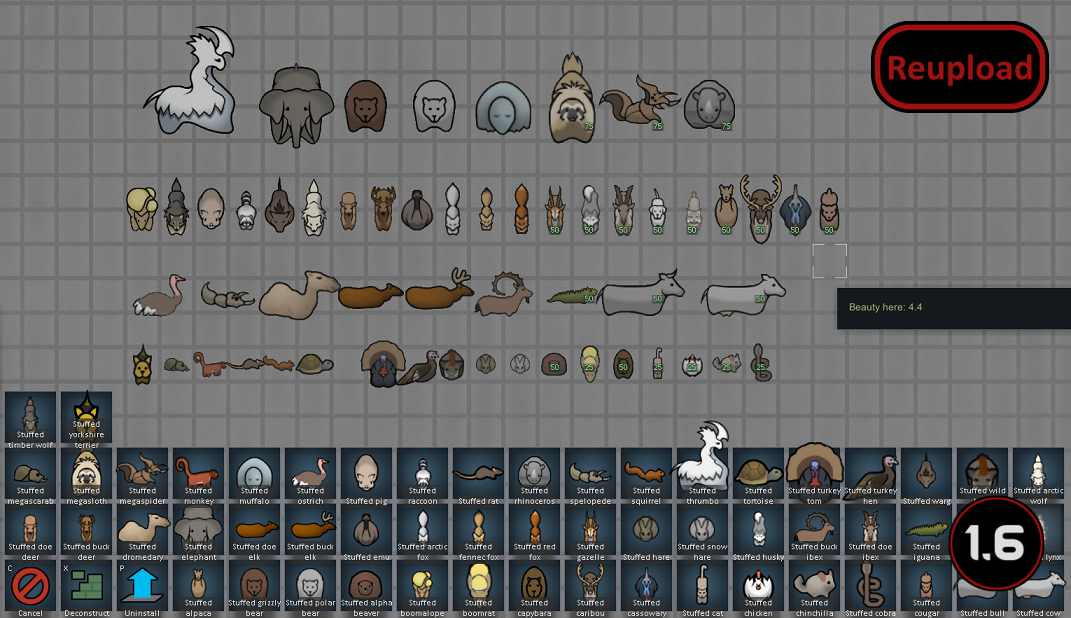The width and height of the screenshot is (1071, 618).
Task: Click the Cancel command button
Action: coord(30,587)
